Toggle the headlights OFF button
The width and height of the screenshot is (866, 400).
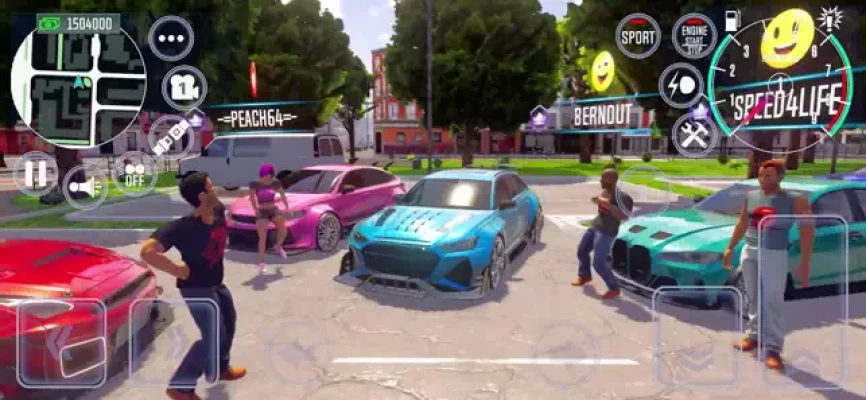pyautogui.click(x=134, y=173)
